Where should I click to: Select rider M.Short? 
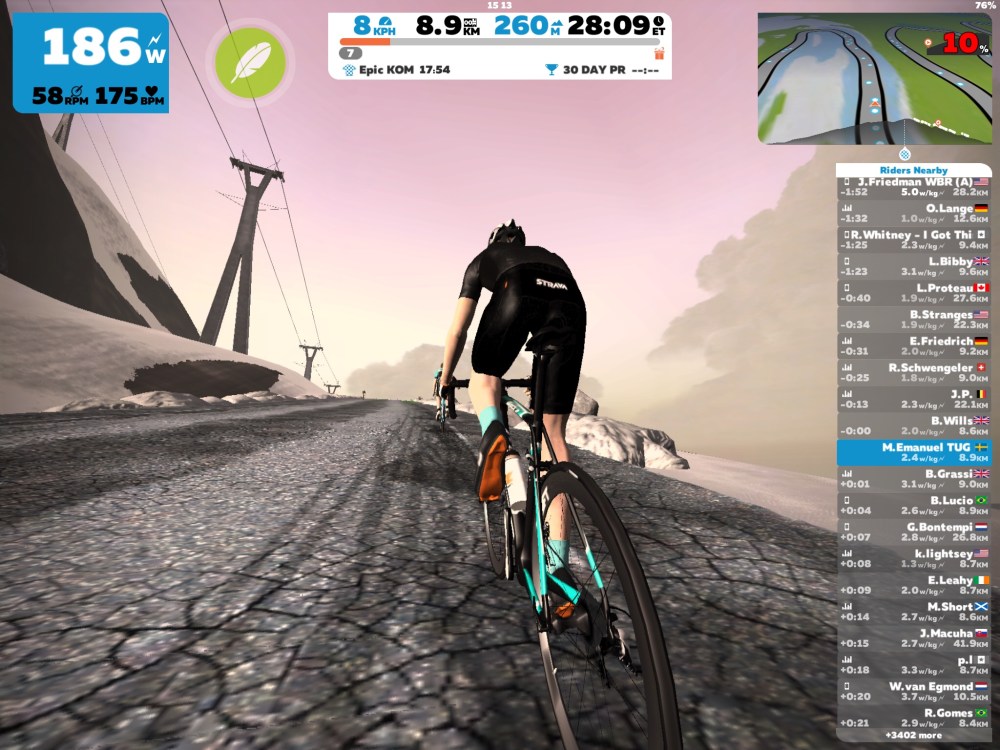point(913,612)
